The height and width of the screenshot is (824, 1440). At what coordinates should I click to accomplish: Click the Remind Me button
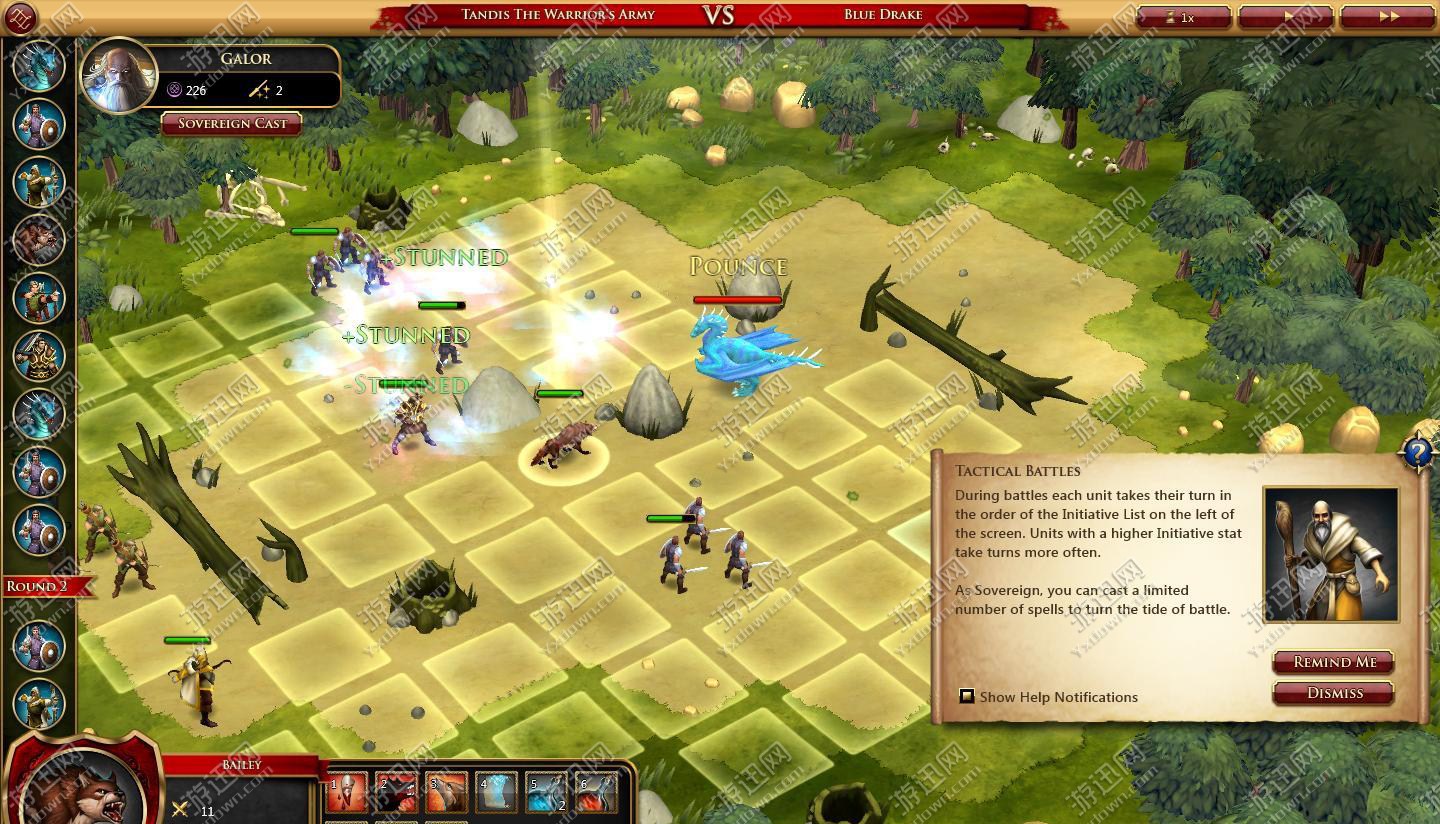[1333, 662]
